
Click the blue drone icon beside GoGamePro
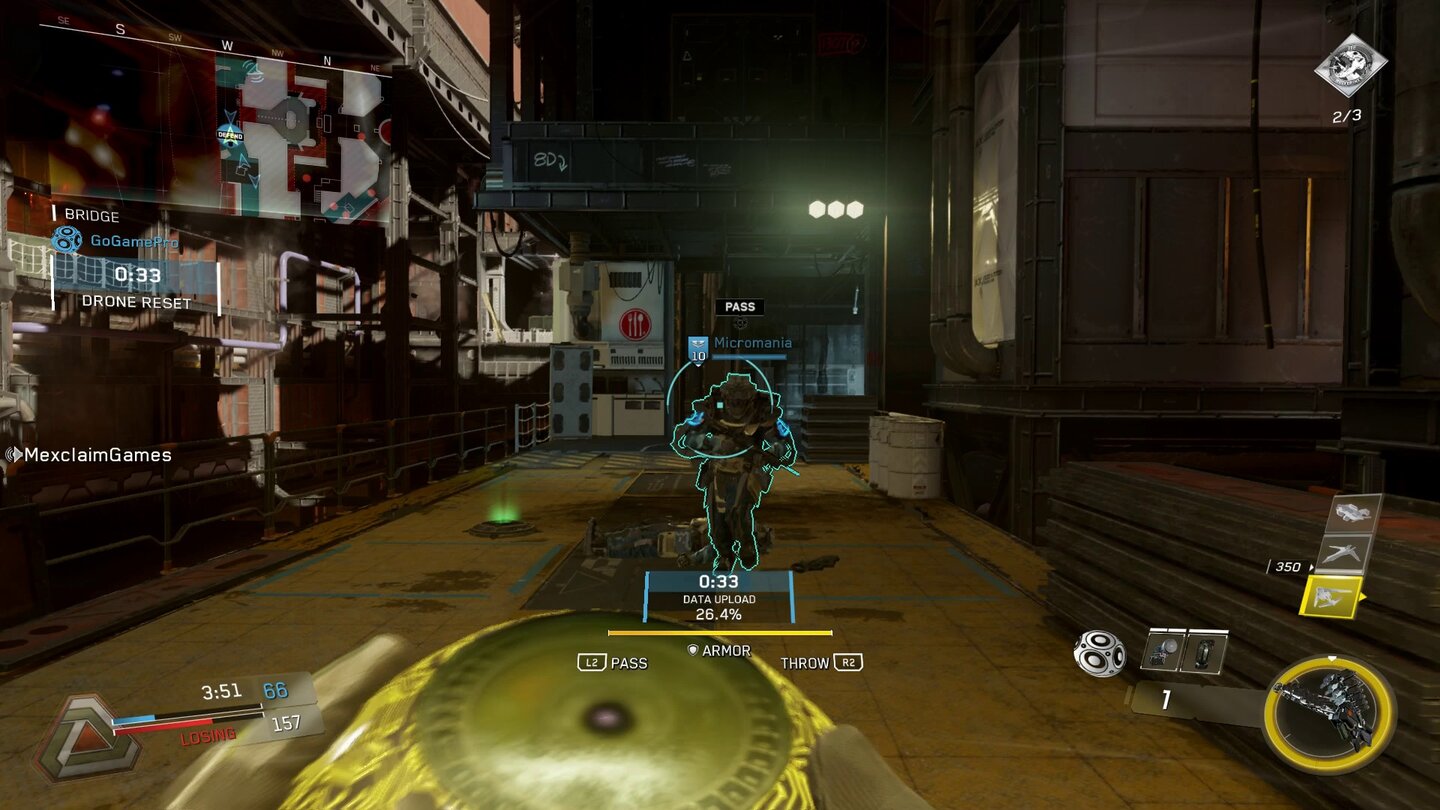pyautogui.click(x=67, y=240)
